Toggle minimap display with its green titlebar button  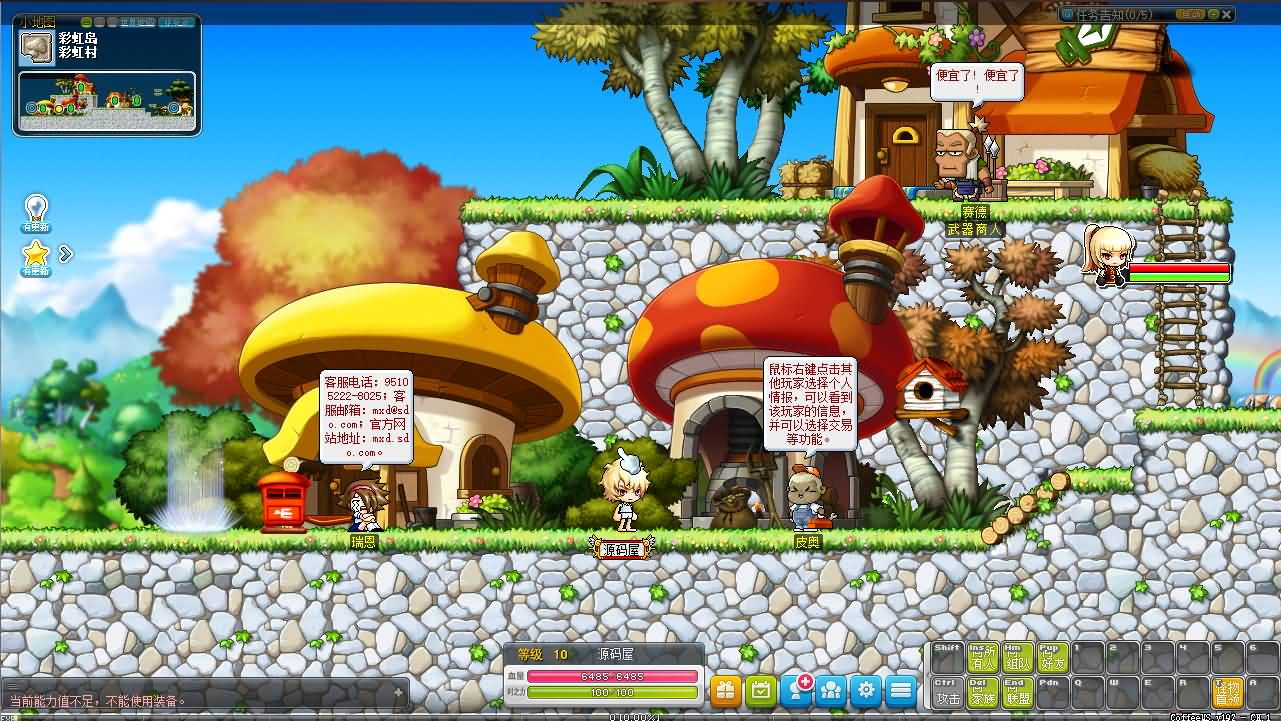[x=87, y=21]
